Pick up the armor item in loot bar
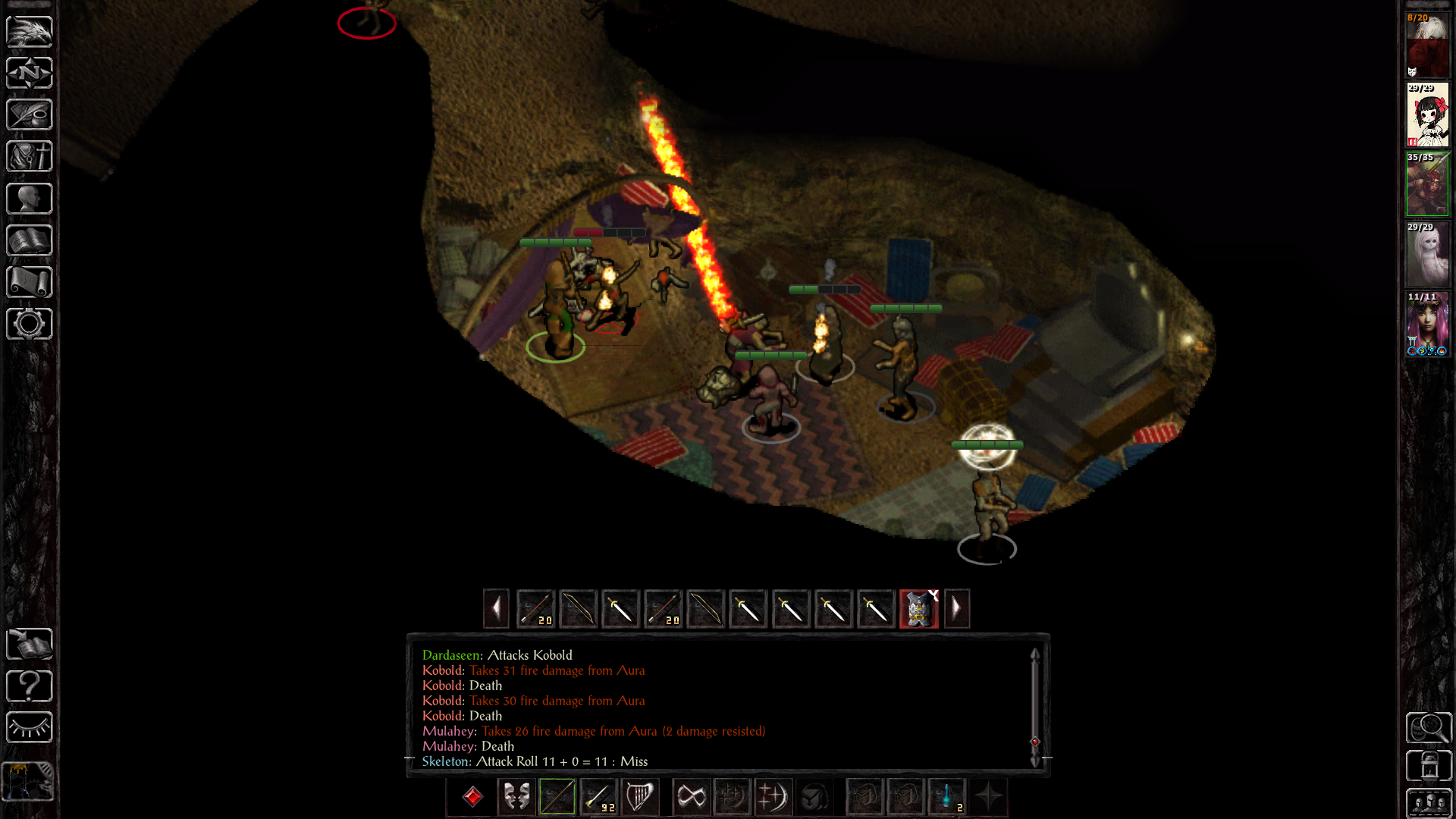Viewport: 1456px width, 819px height. pos(918,609)
